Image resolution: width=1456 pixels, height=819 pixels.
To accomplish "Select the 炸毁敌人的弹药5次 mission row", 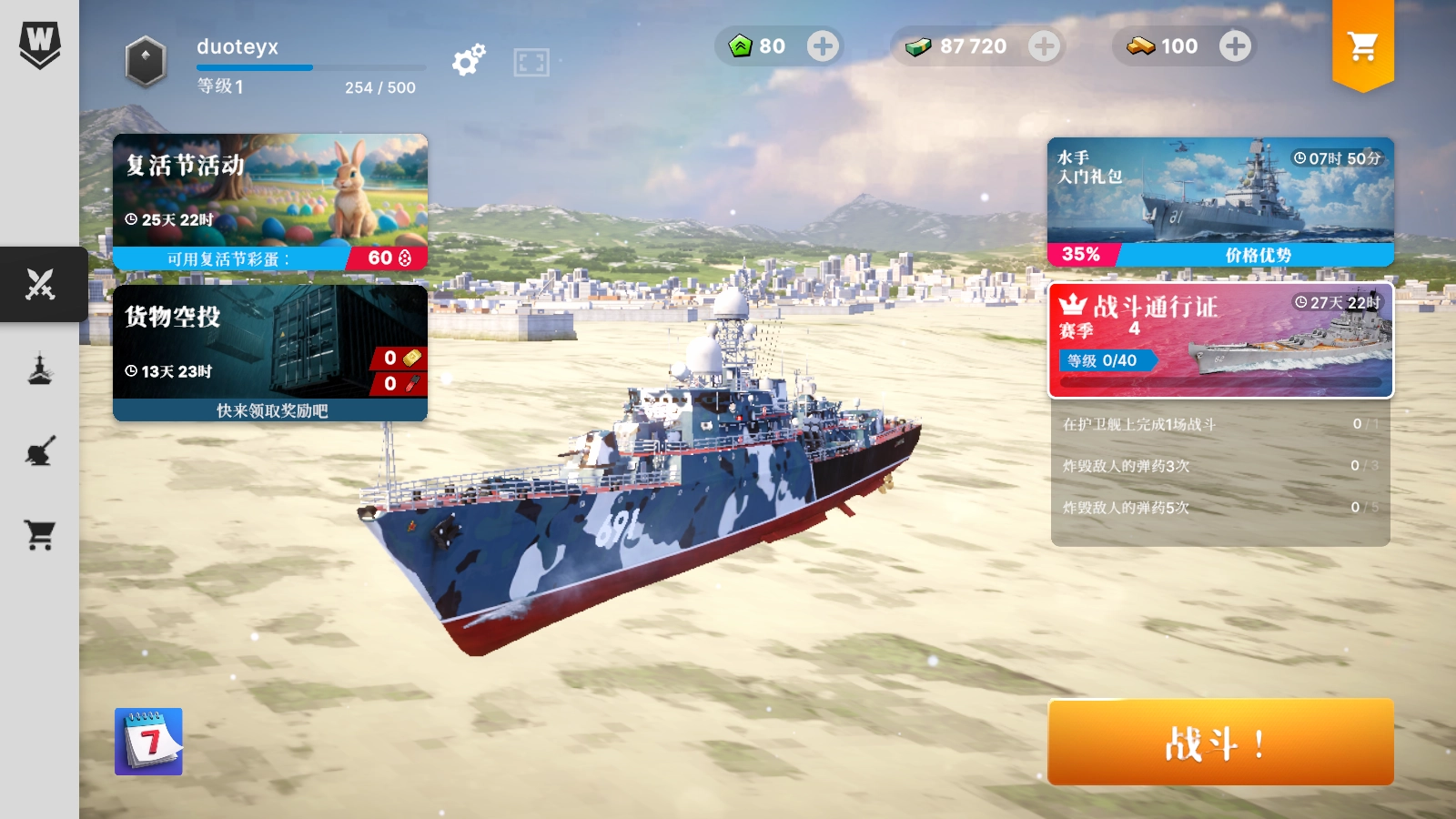I will click(x=1220, y=507).
